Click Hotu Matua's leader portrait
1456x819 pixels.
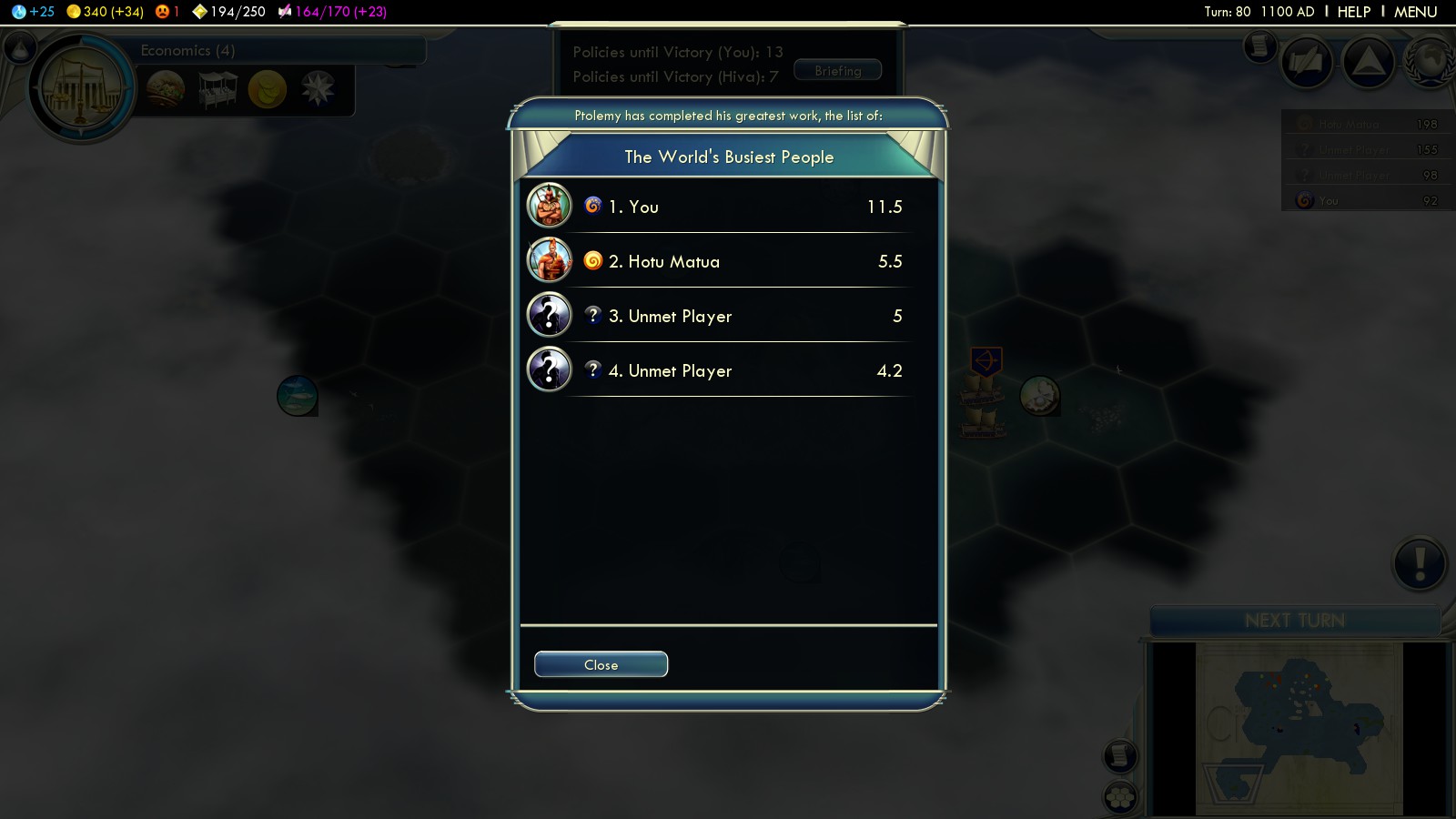550,260
